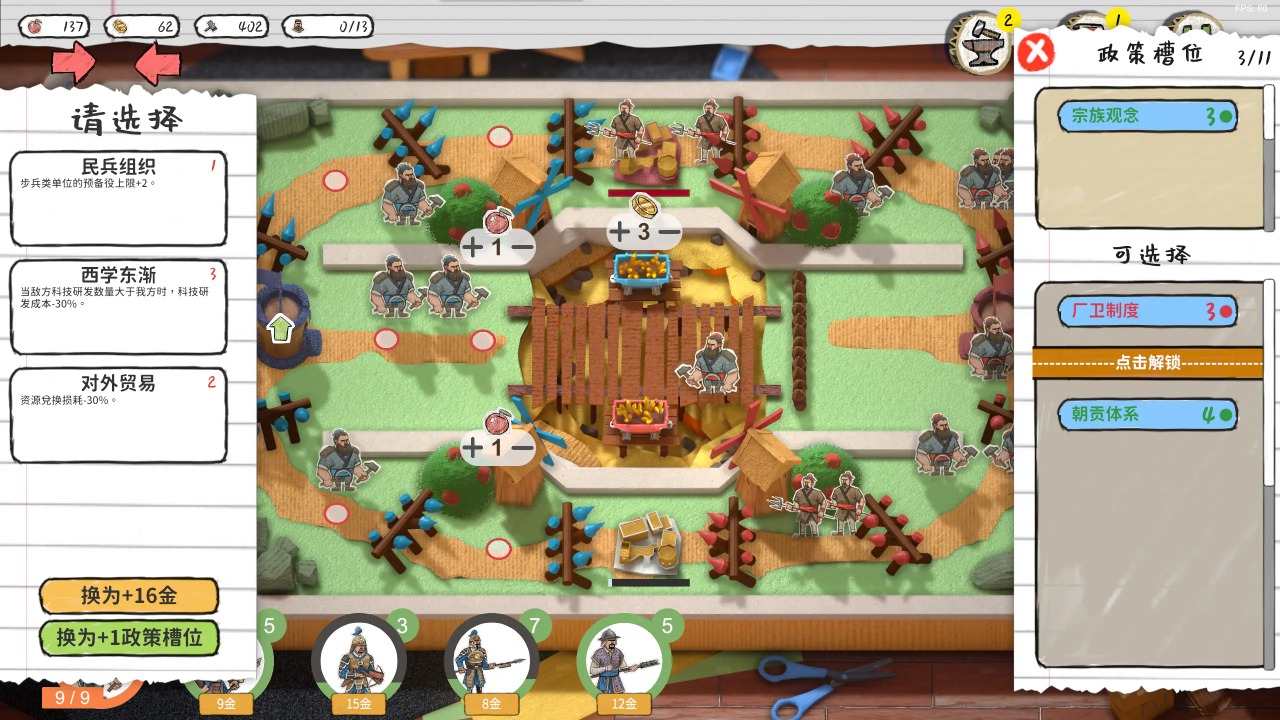
Task: Click the population counter showing 0/13
Action: [330, 27]
